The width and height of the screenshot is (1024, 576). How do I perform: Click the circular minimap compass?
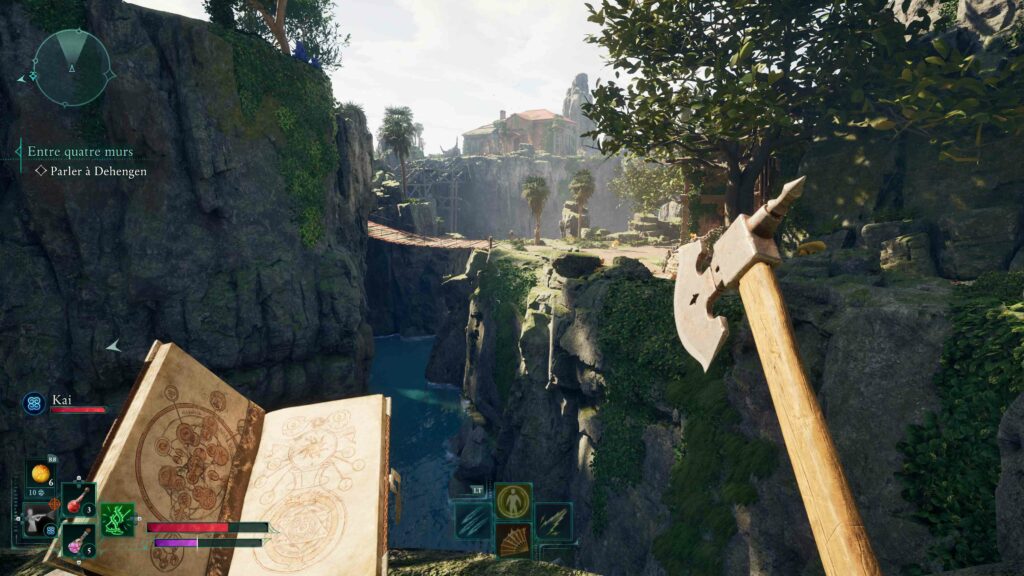click(x=72, y=66)
